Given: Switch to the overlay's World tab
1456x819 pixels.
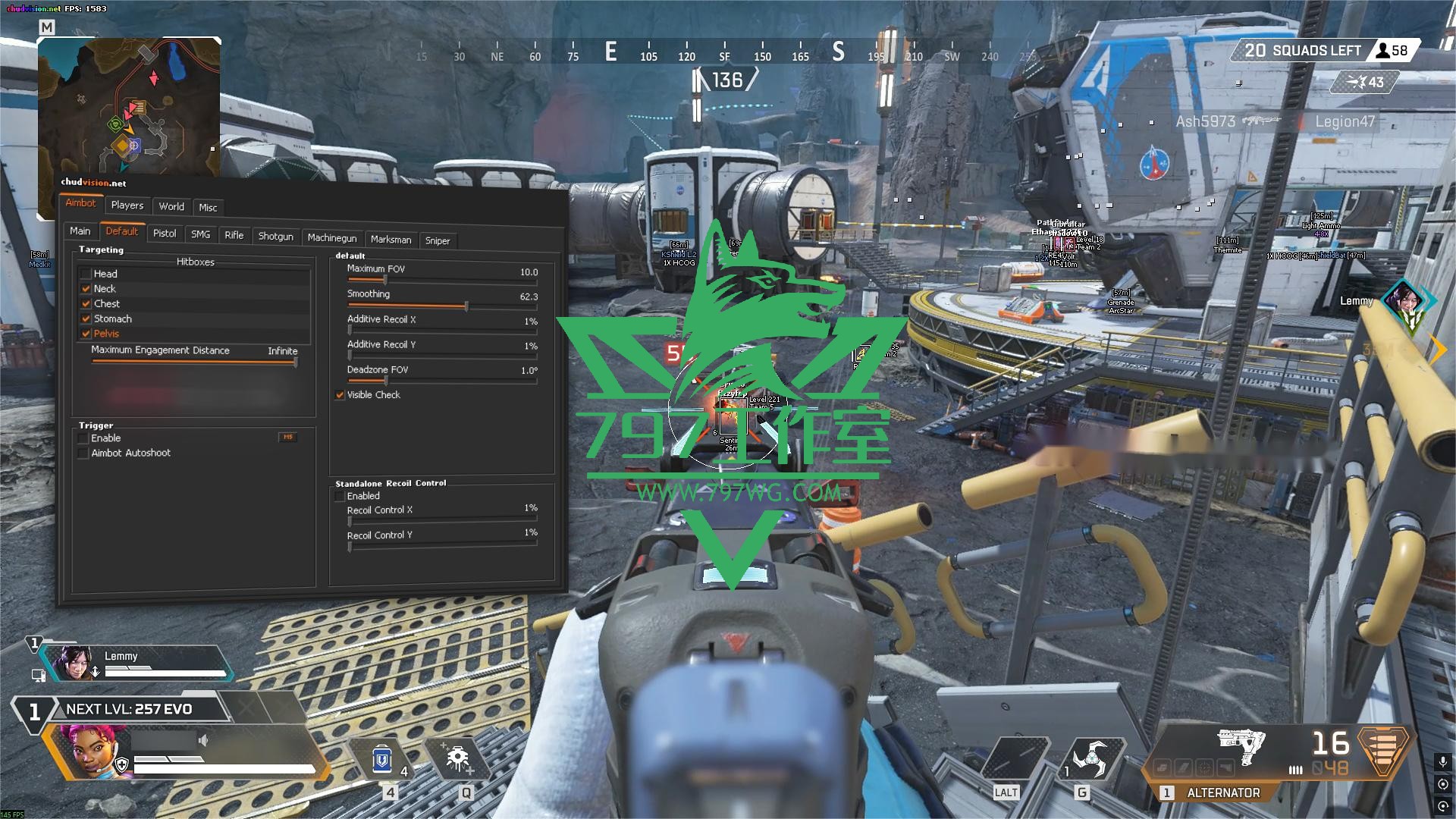Looking at the screenshot, I should (x=171, y=206).
